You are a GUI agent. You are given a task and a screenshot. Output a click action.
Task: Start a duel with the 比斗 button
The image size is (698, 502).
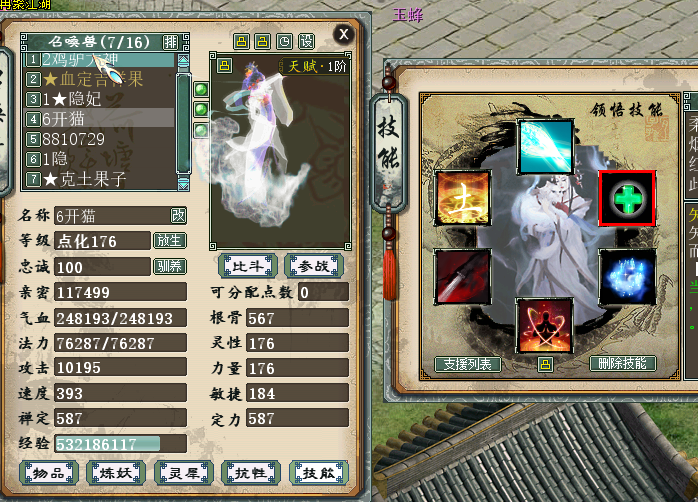[x=246, y=265]
